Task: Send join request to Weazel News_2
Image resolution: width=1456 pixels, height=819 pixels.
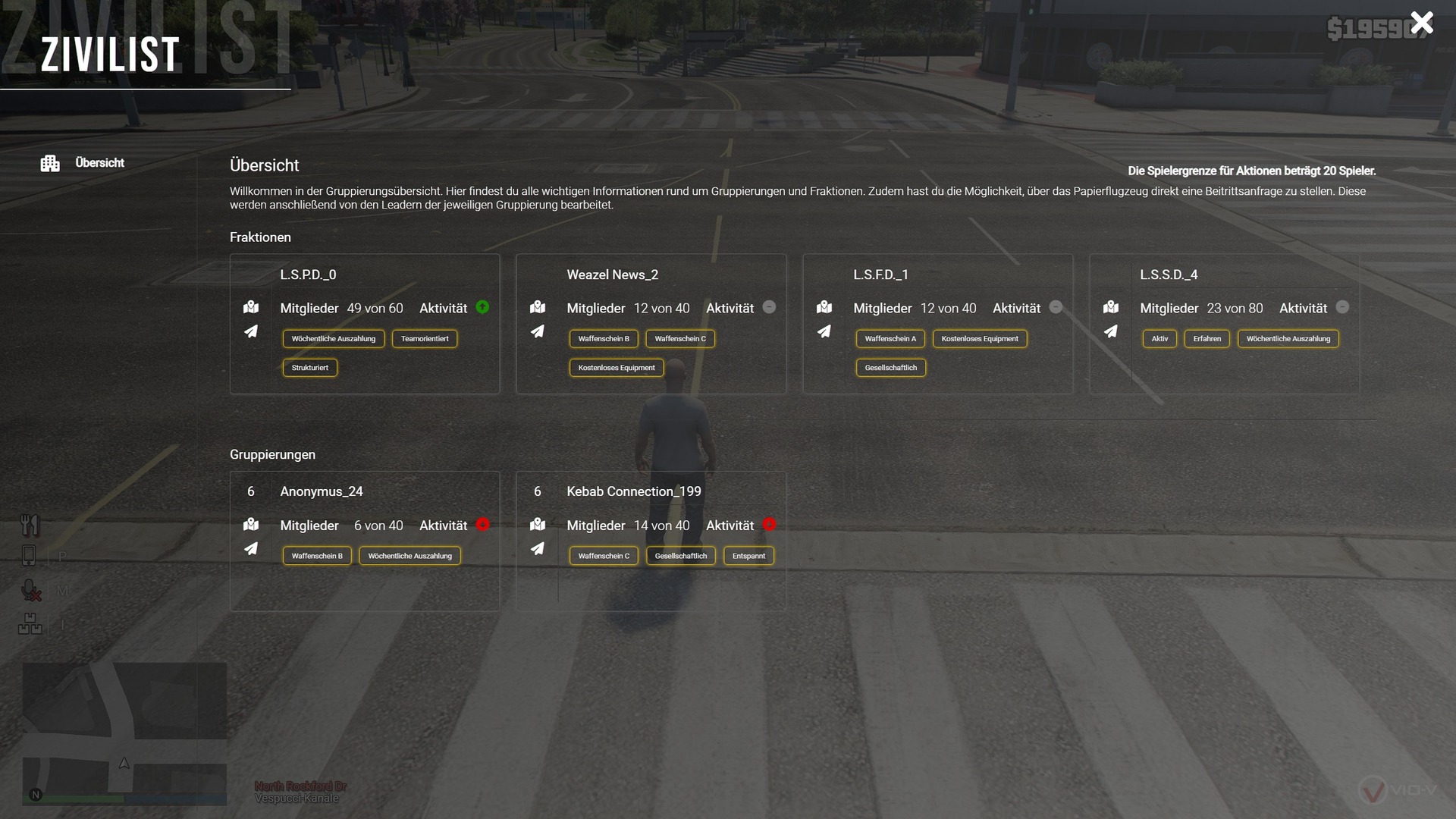Action: click(x=538, y=331)
